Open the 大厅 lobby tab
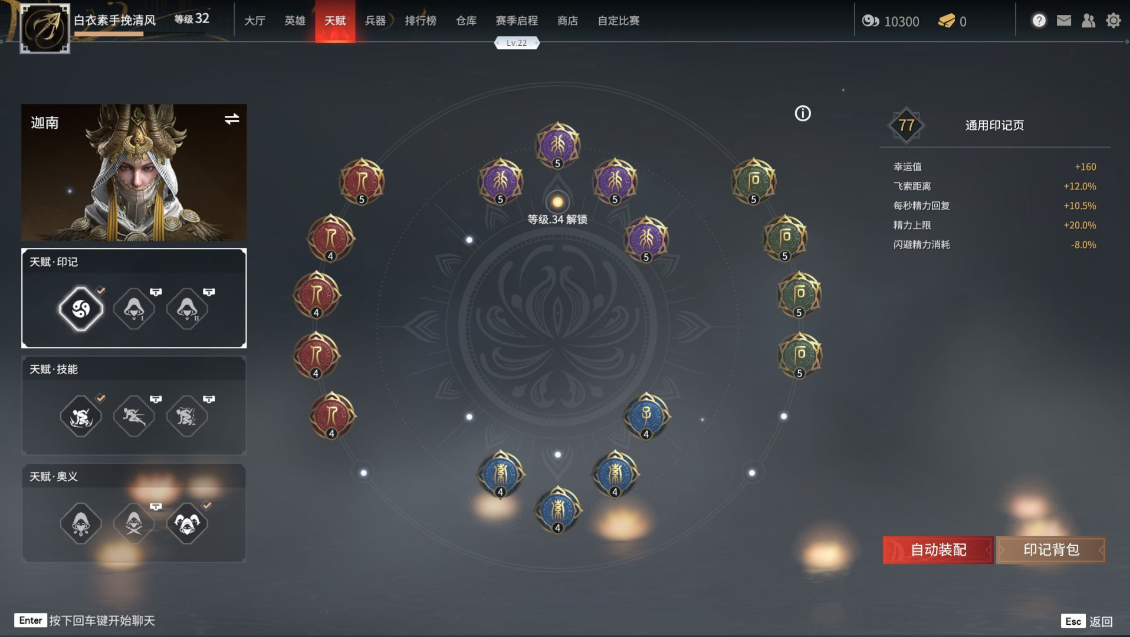The image size is (1130, 637). [255, 21]
